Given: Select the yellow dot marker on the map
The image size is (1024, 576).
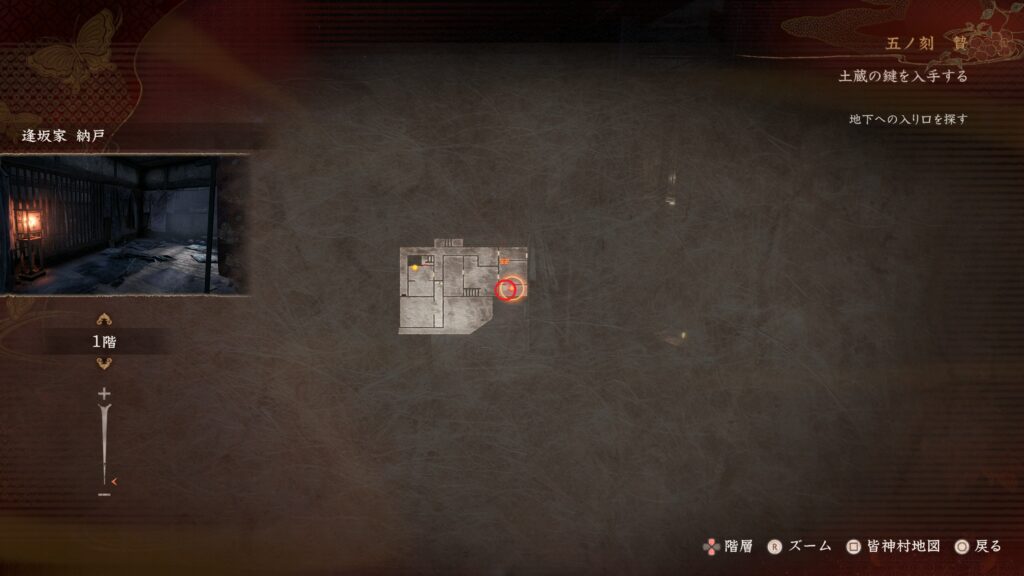Looking at the screenshot, I should (x=414, y=267).
